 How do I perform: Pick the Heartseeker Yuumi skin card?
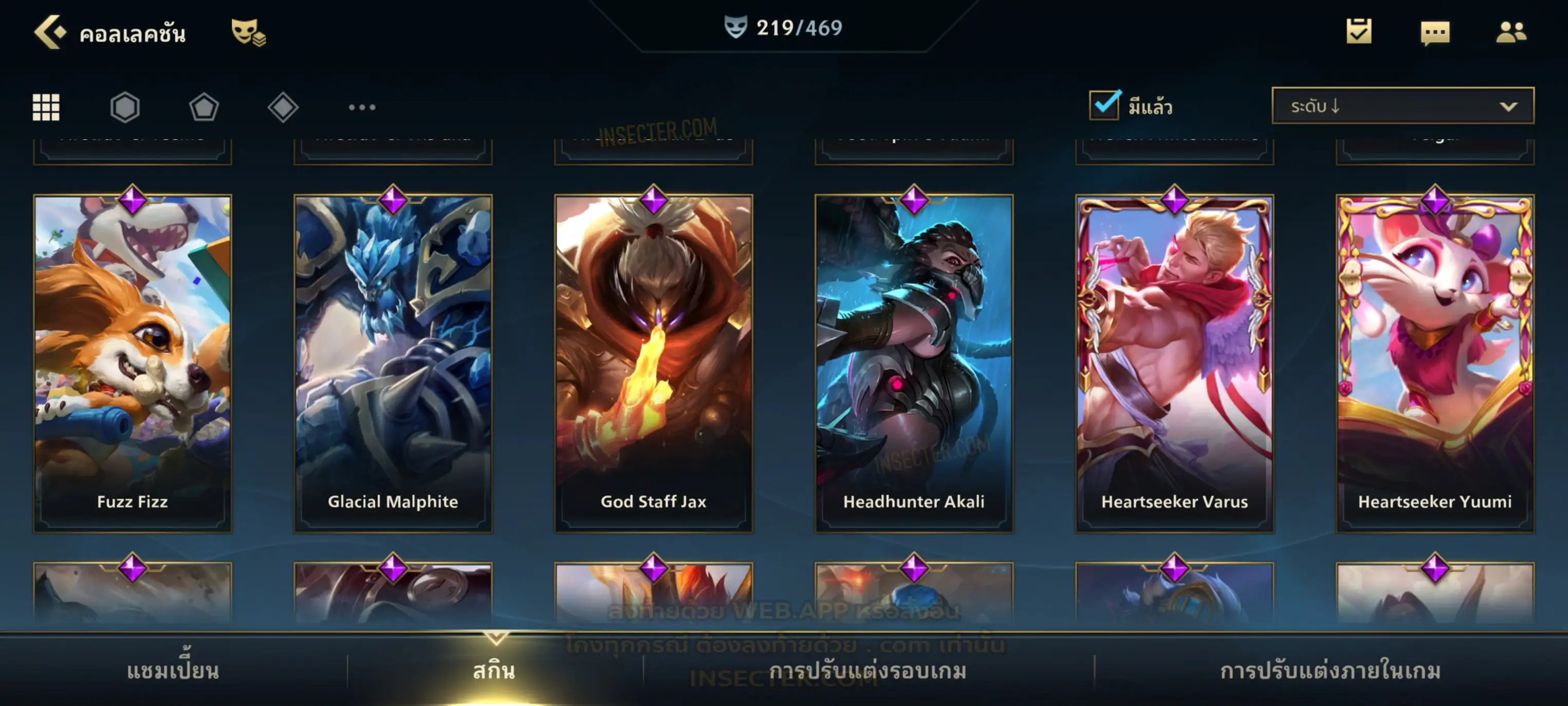point(1435,363)
